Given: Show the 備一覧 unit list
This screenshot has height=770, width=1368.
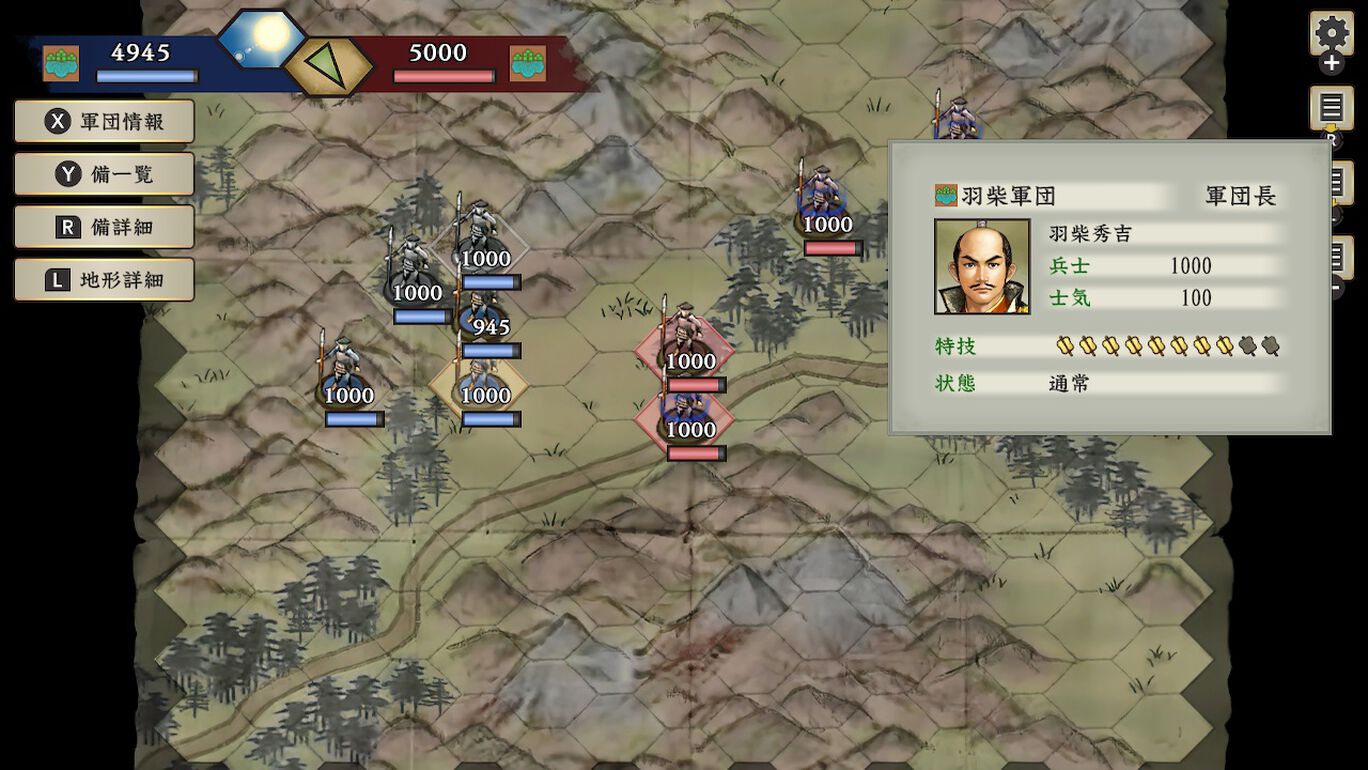Looking at the screenshot, I should [104, 175].
